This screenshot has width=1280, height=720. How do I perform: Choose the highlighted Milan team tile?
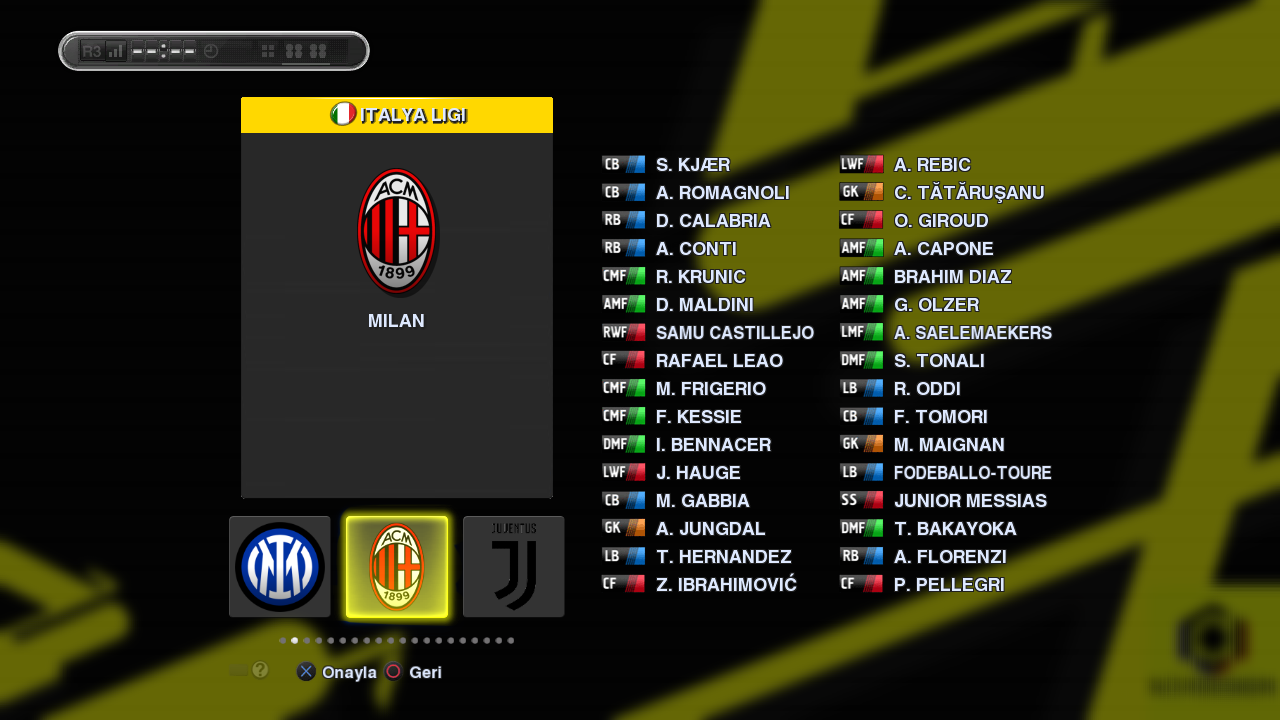pyautogui.click(x=397, y=566)
